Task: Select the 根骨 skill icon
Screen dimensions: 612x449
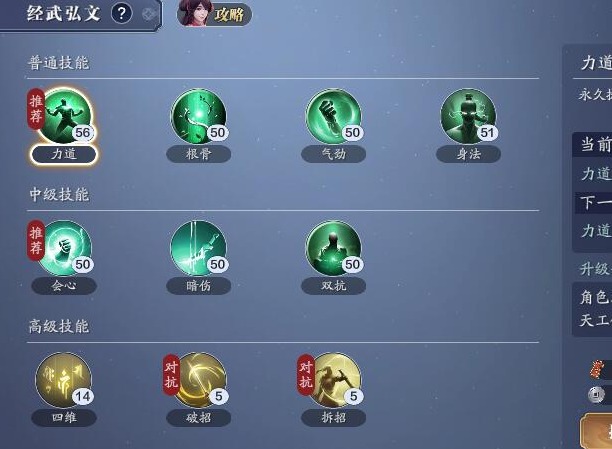Action: click(198, 117)
